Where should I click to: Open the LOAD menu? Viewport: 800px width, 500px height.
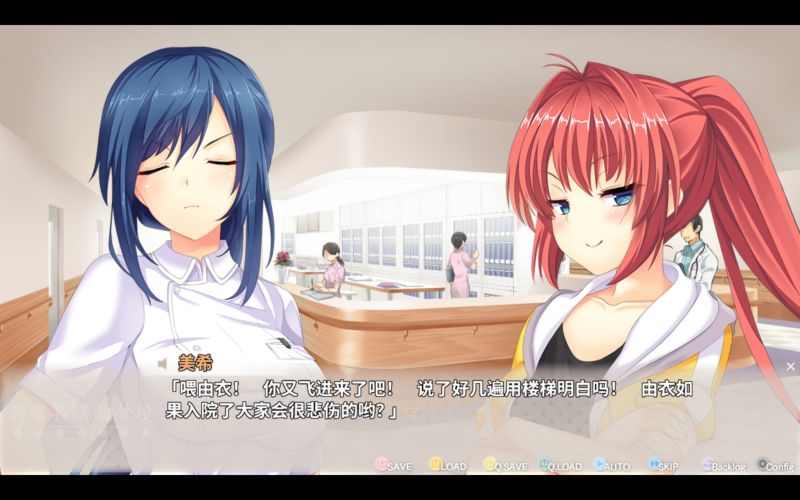click(447, 465)
